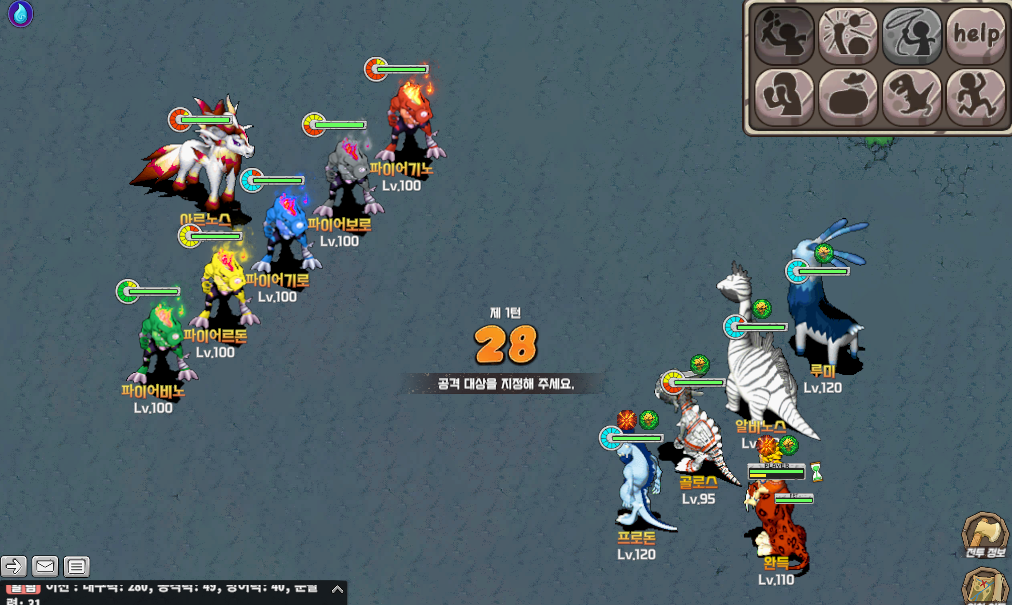Open the list button above the chat

[77, 567]
